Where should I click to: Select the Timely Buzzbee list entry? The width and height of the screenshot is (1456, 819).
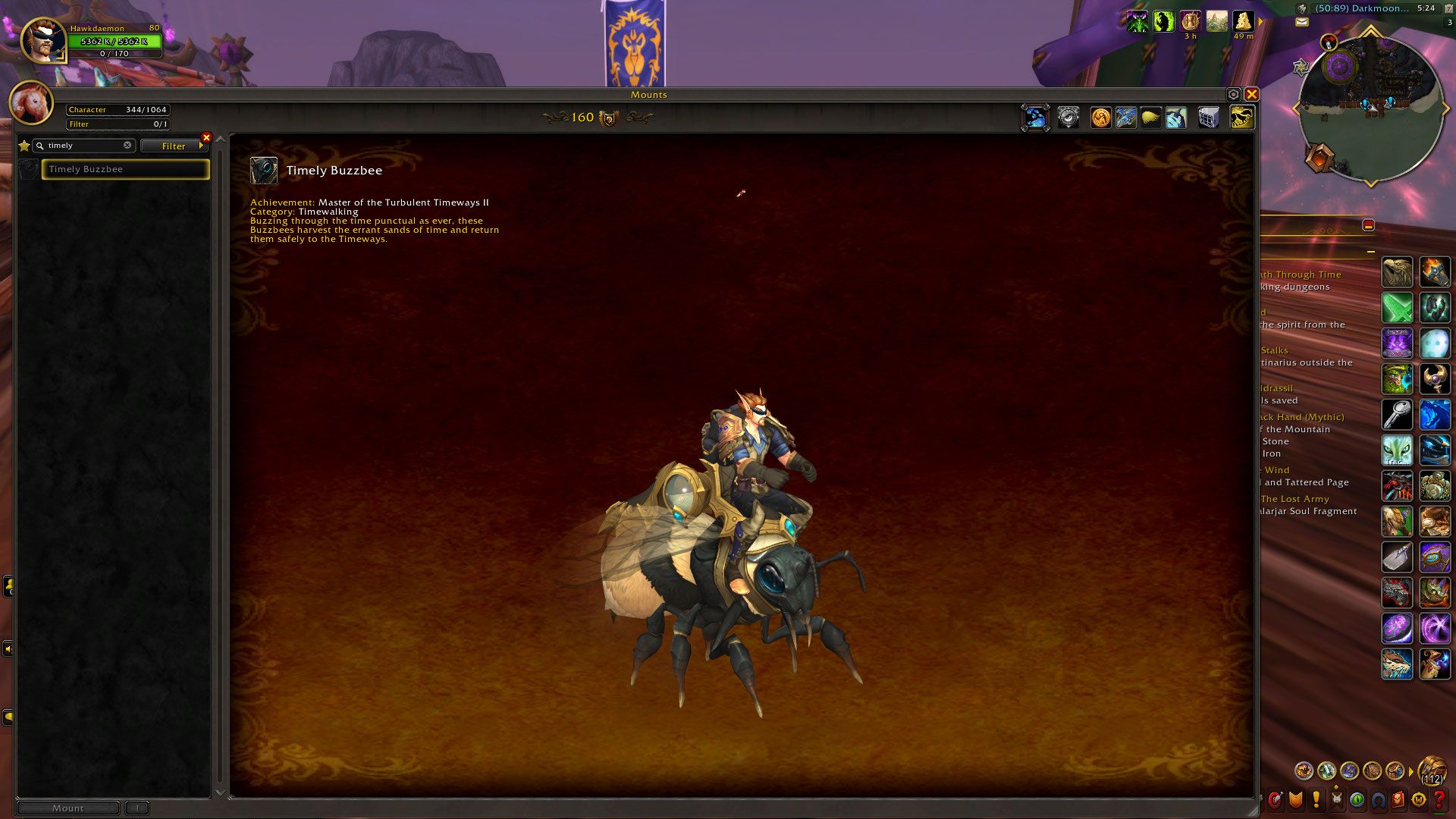pos(125,169)
